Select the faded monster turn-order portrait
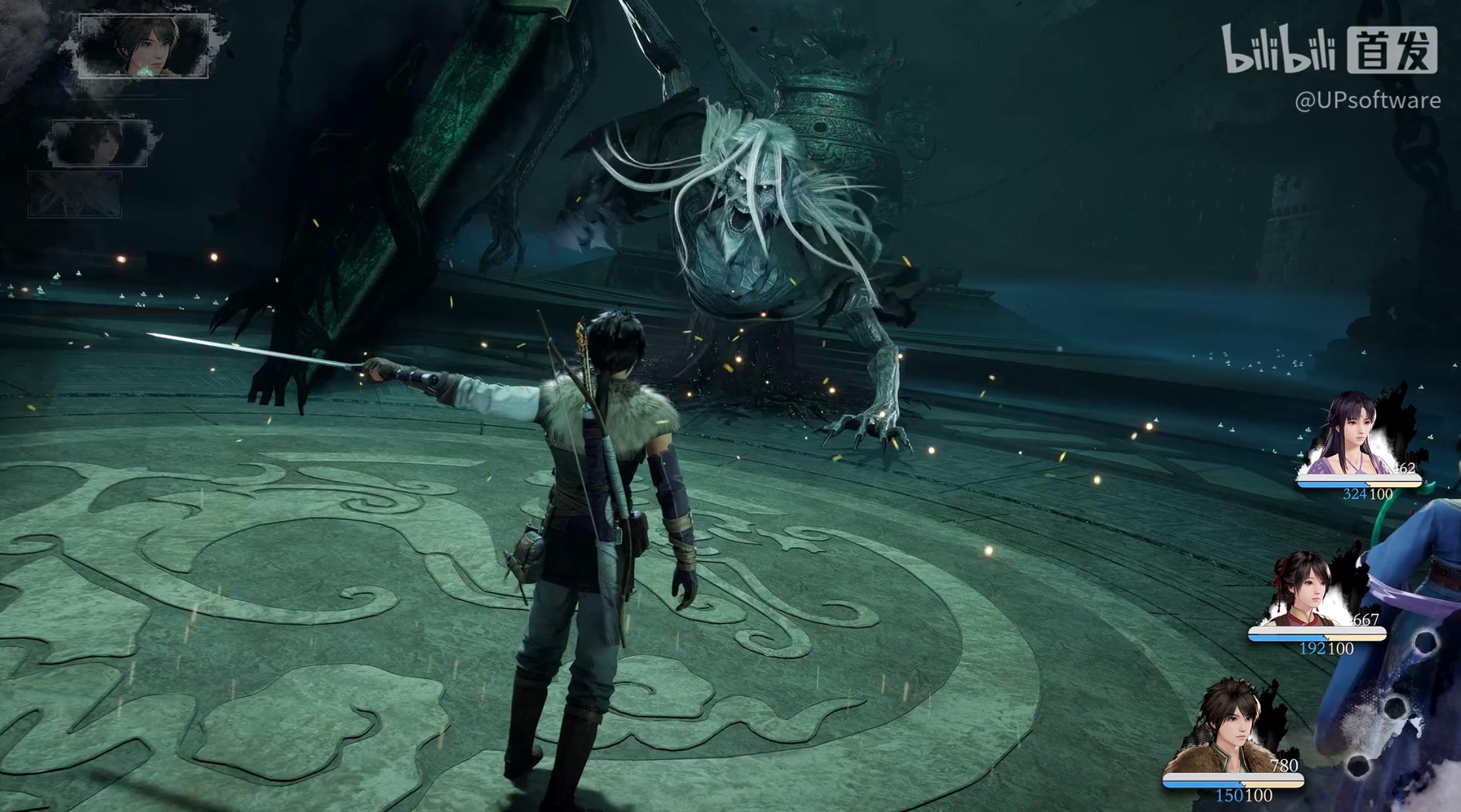This screenshot has width=1461, height=812. point(75,195)
